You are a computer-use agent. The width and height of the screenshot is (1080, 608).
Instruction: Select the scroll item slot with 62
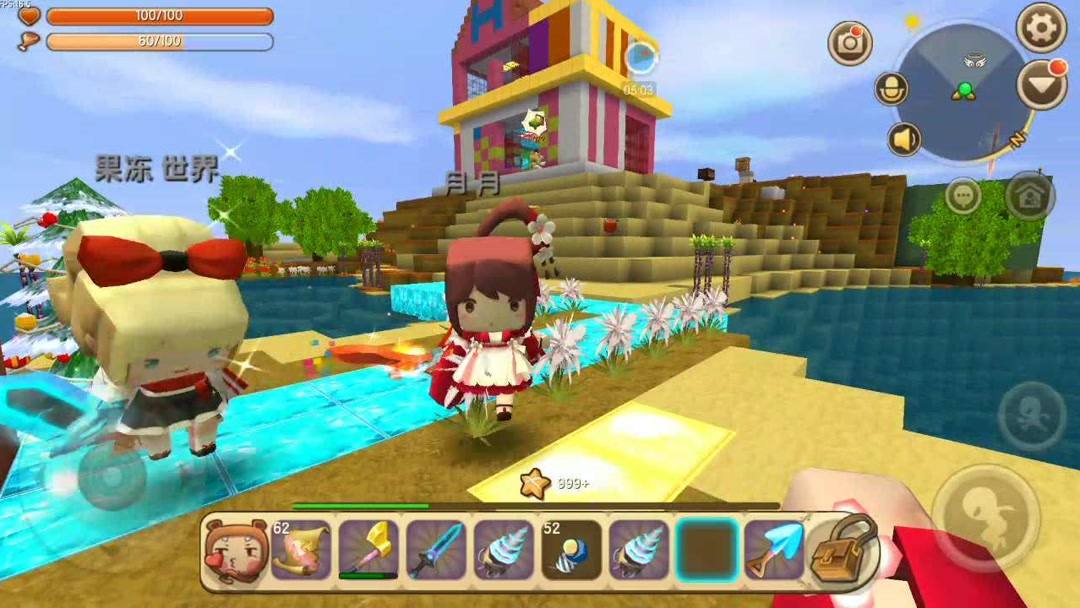(300, 550)
